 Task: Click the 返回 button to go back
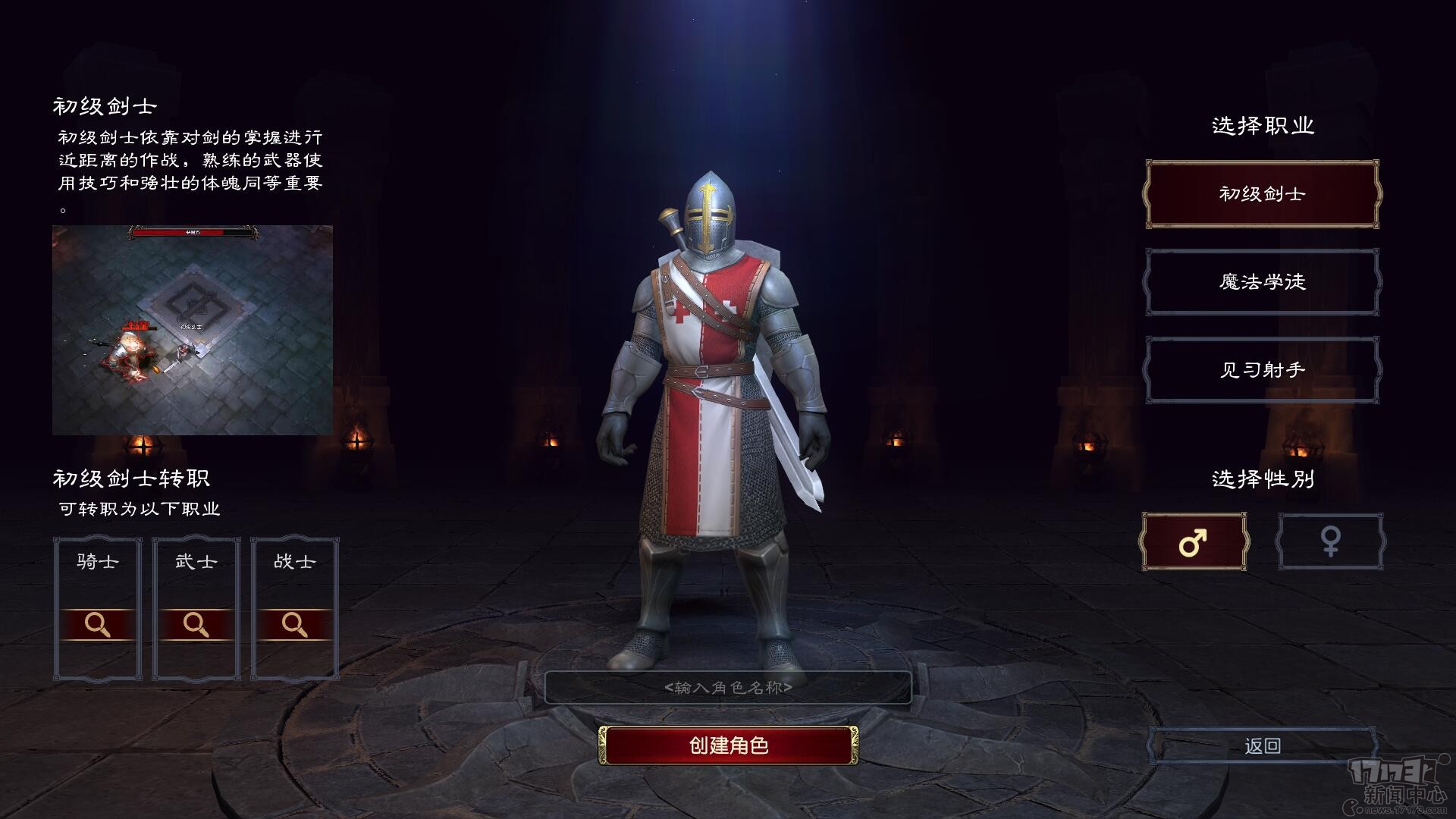pyautogui.click(x=1260, y=745)
